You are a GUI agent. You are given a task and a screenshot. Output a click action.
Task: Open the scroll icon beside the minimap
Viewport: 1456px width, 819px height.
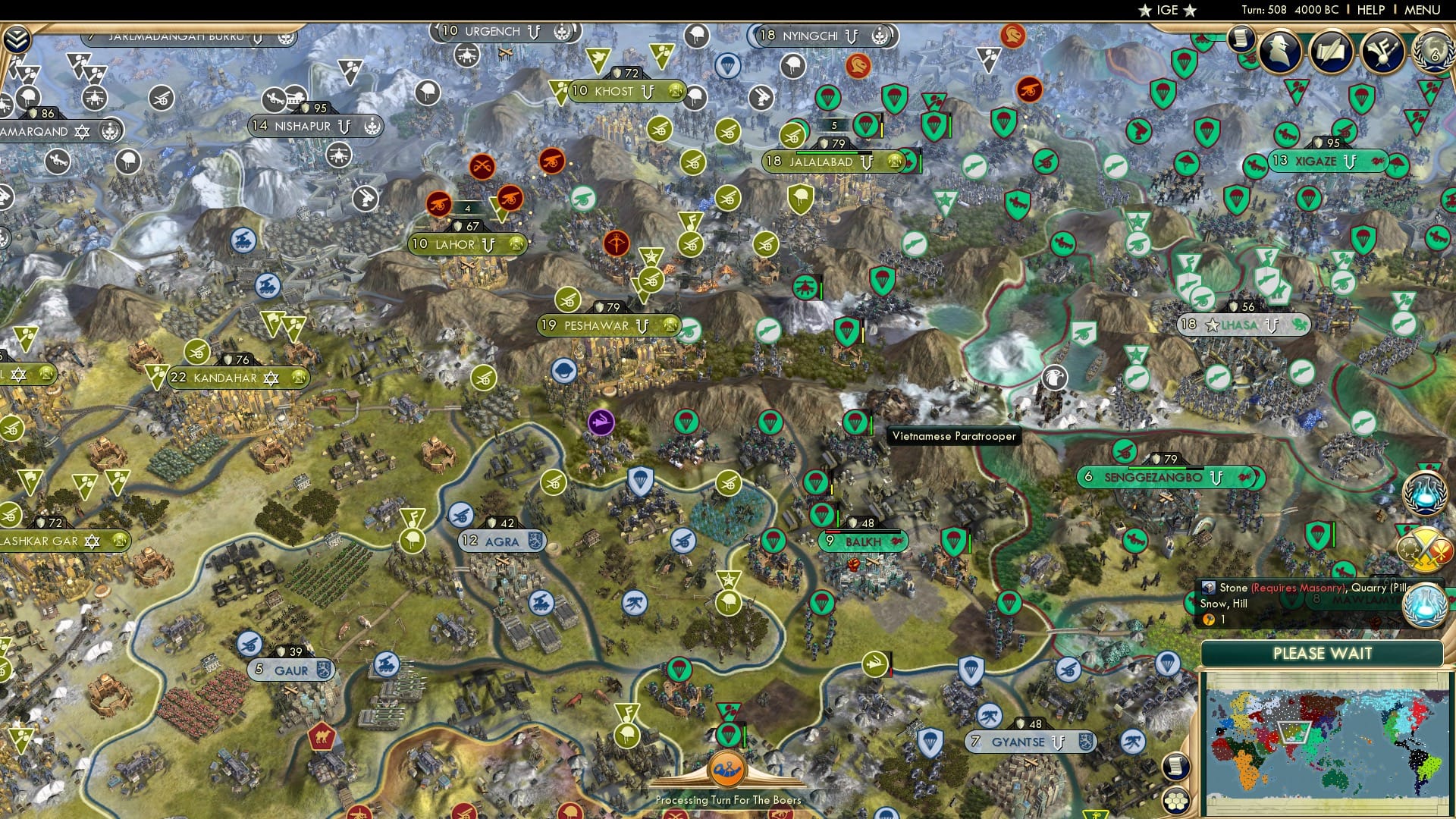[x=1175, y=766]
